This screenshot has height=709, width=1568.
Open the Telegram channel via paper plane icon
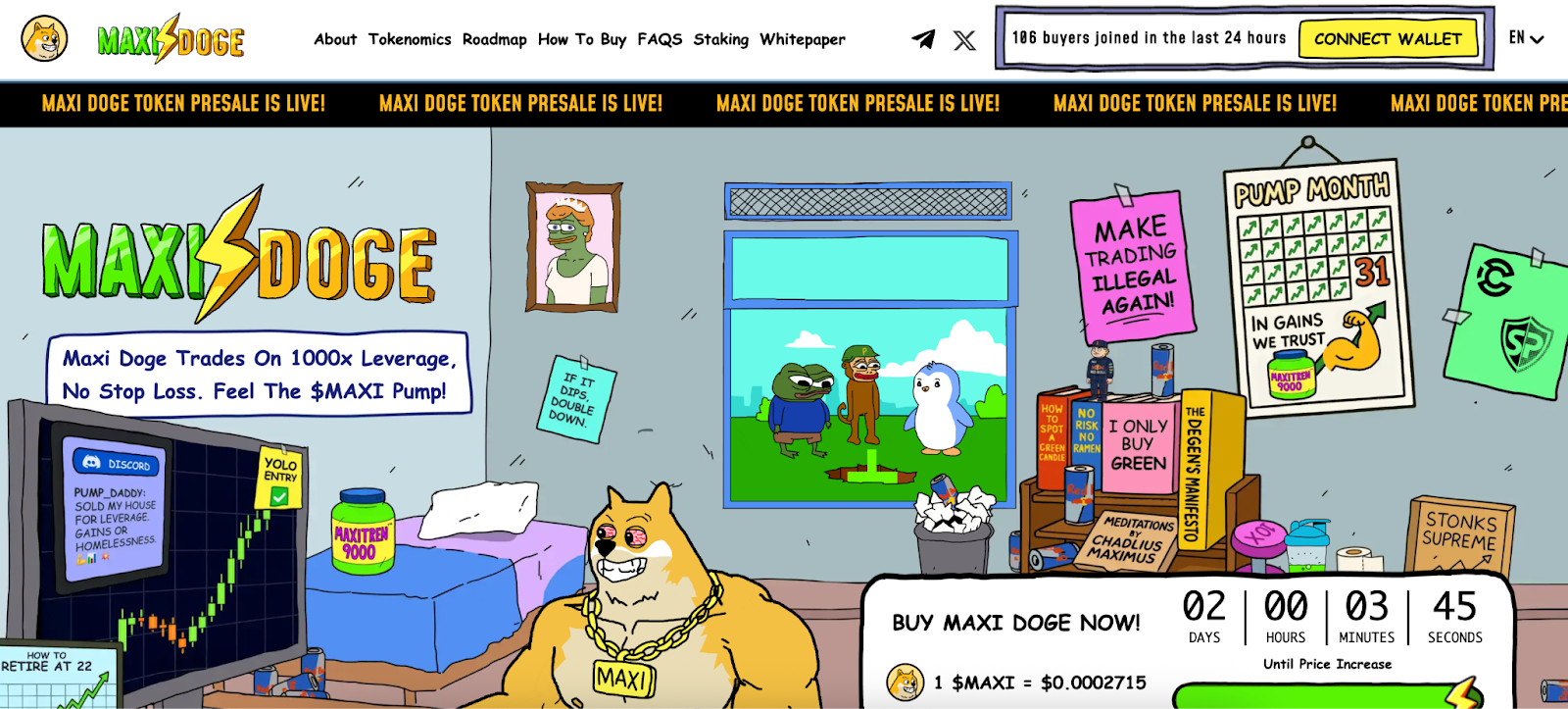922,38
